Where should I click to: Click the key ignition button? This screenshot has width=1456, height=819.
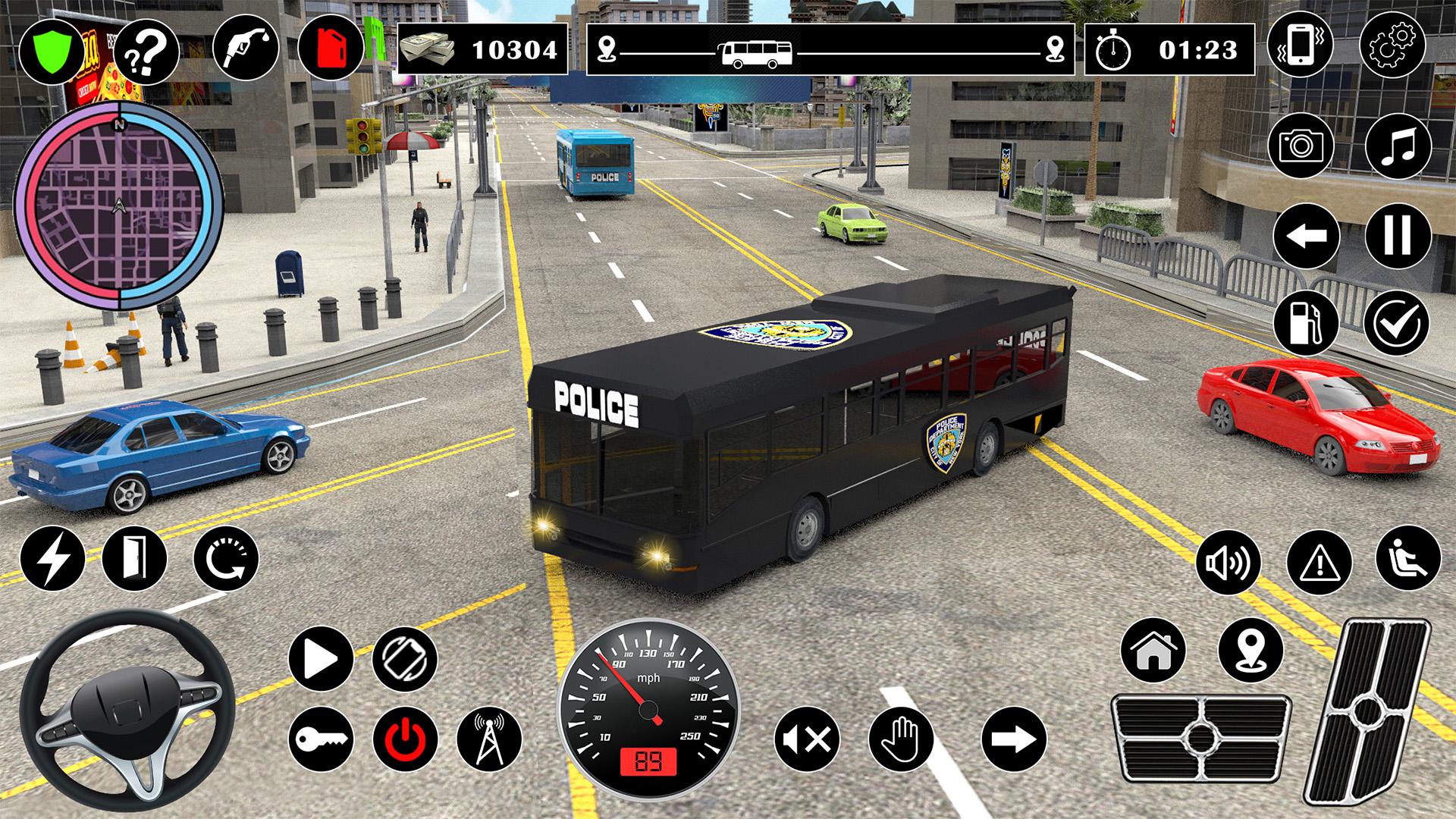tap(321, 739)
